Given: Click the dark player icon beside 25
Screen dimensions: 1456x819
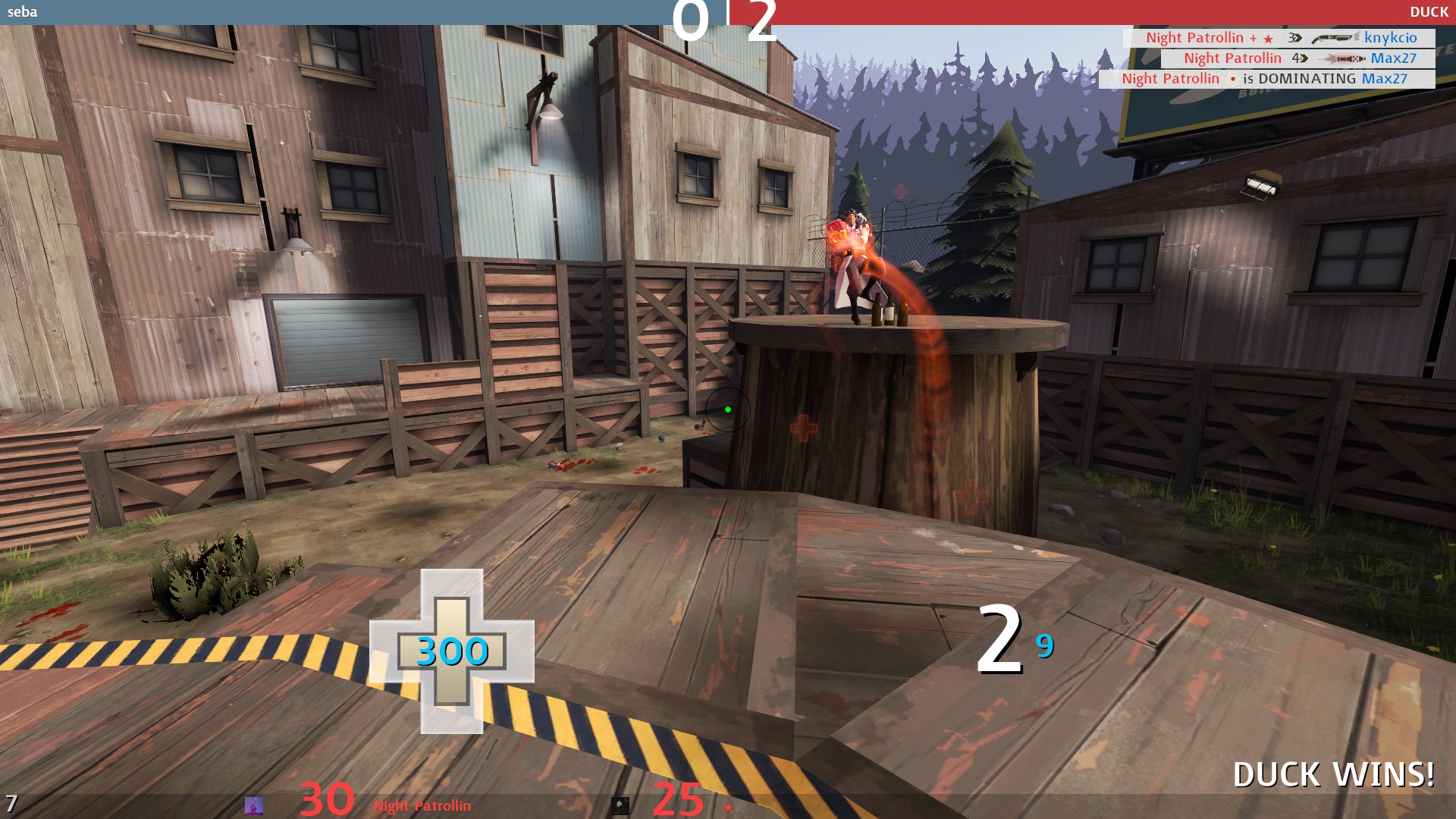Looking at the screenshot, I should (620, 805).
